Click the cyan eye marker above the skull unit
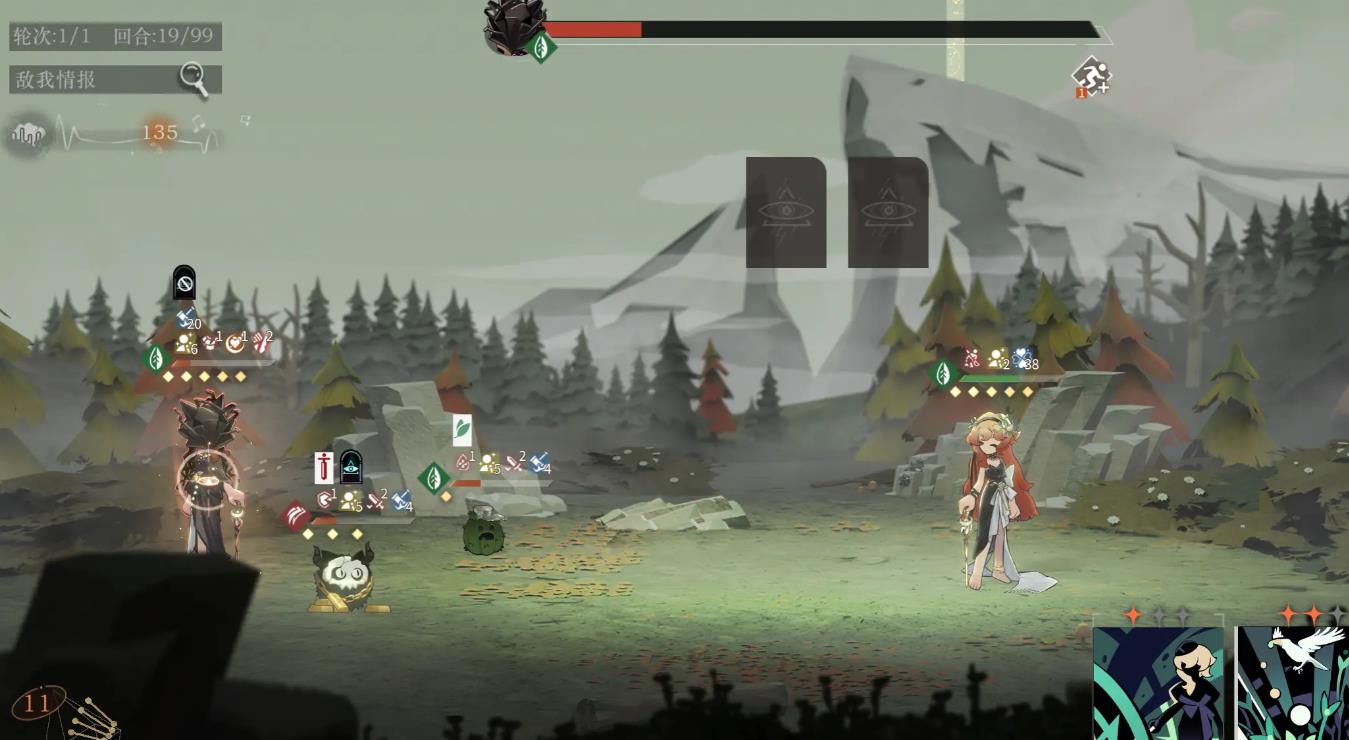 click(x=351, y=467)
